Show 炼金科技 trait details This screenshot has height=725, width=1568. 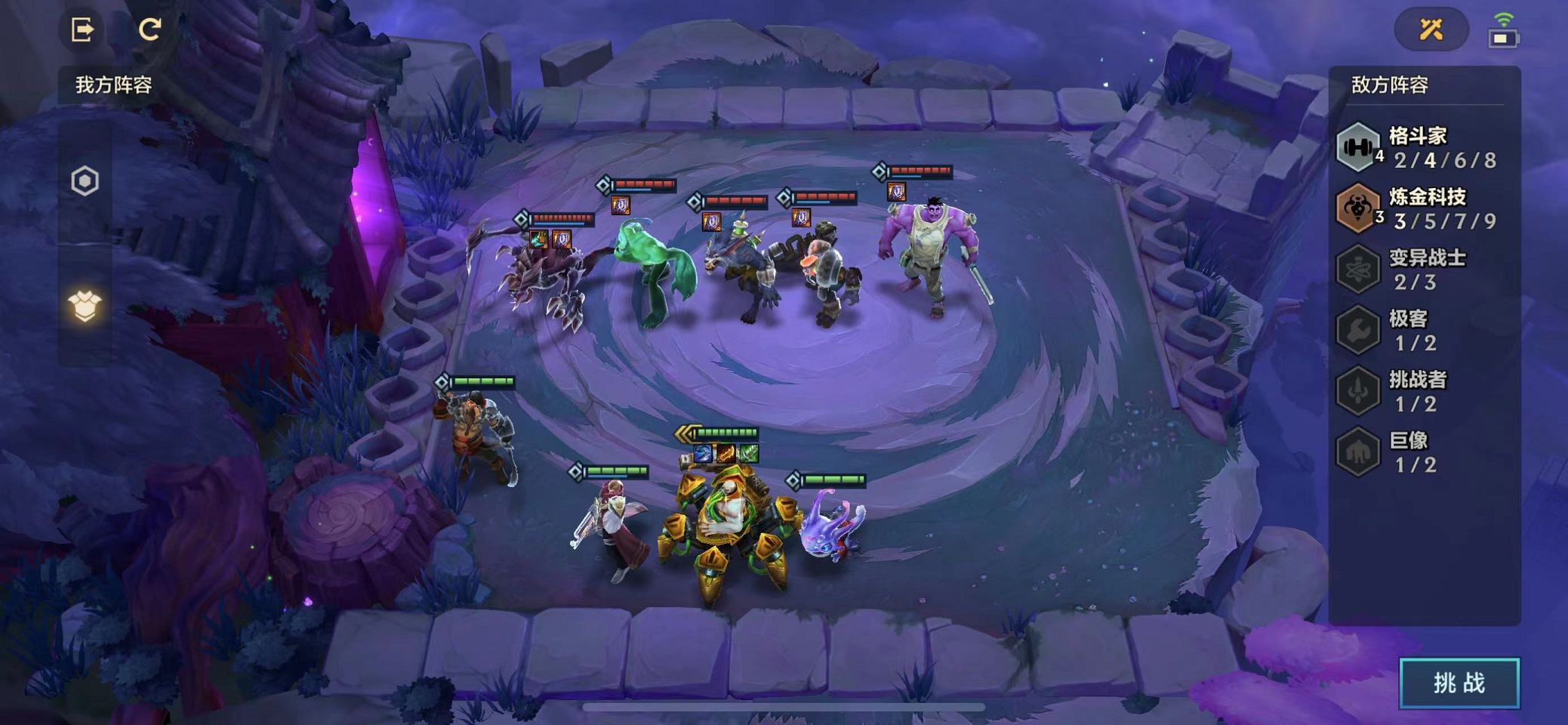coord(1418,208)
